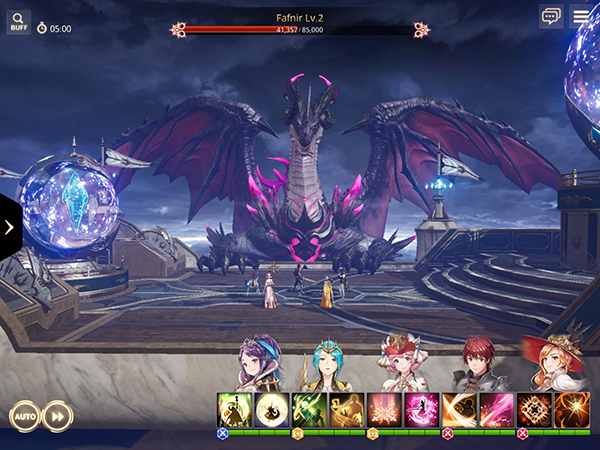Use the purple-haired hero's green silhouette skill
Image resolution: width=600 pixels, height=450 pixels.
(x=235, y=410)
